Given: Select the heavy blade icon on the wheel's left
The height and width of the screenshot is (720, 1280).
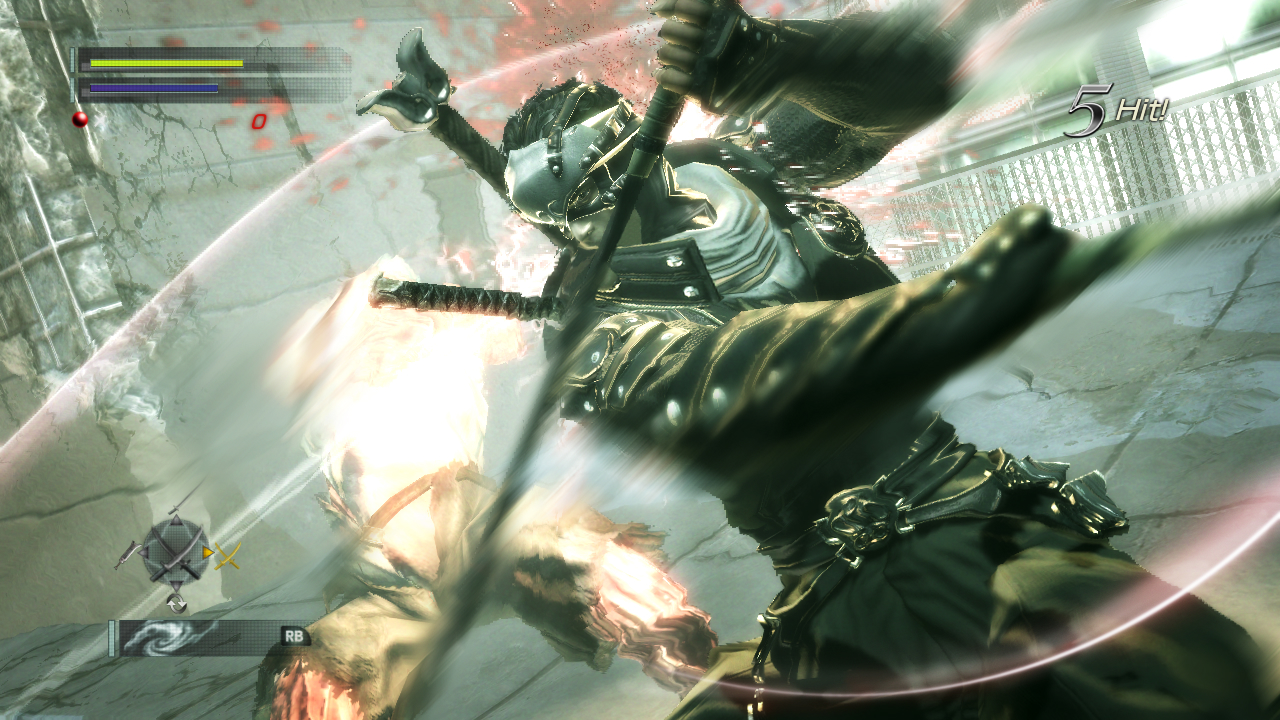Looking at the screenshot, I should tap(126, 555).
